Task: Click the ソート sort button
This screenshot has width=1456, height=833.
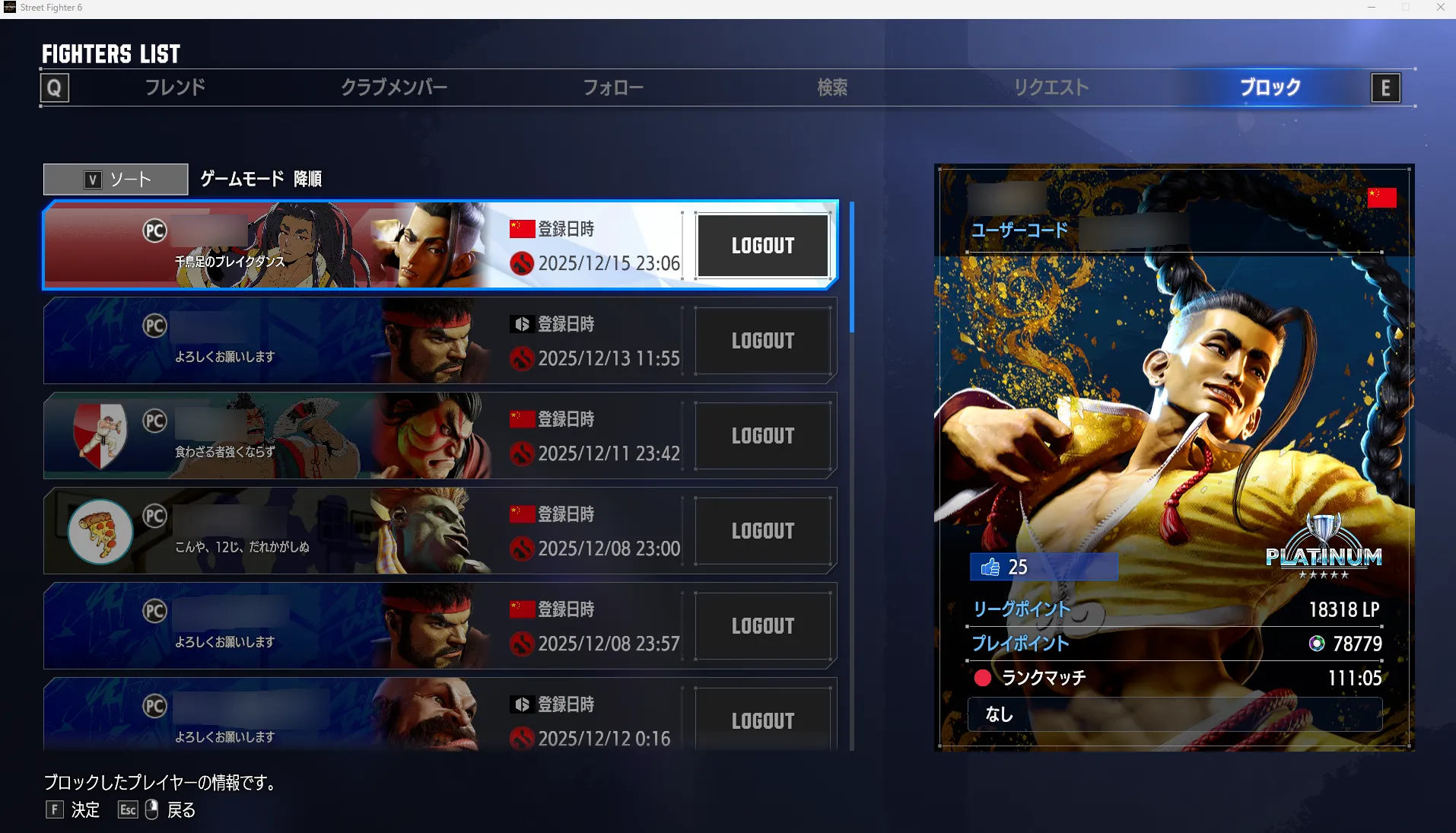Action: (116, 180)
